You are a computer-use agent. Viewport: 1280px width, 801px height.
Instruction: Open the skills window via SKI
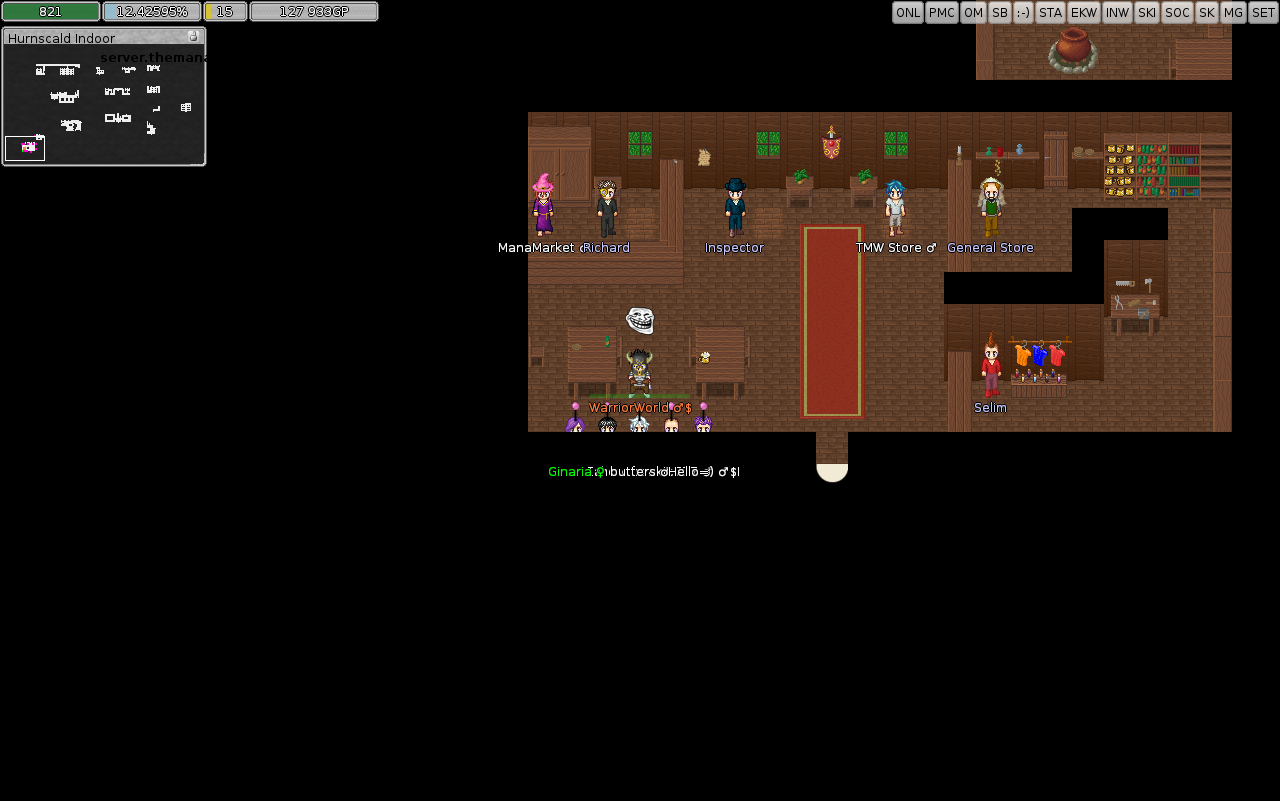coord(1146,12)
